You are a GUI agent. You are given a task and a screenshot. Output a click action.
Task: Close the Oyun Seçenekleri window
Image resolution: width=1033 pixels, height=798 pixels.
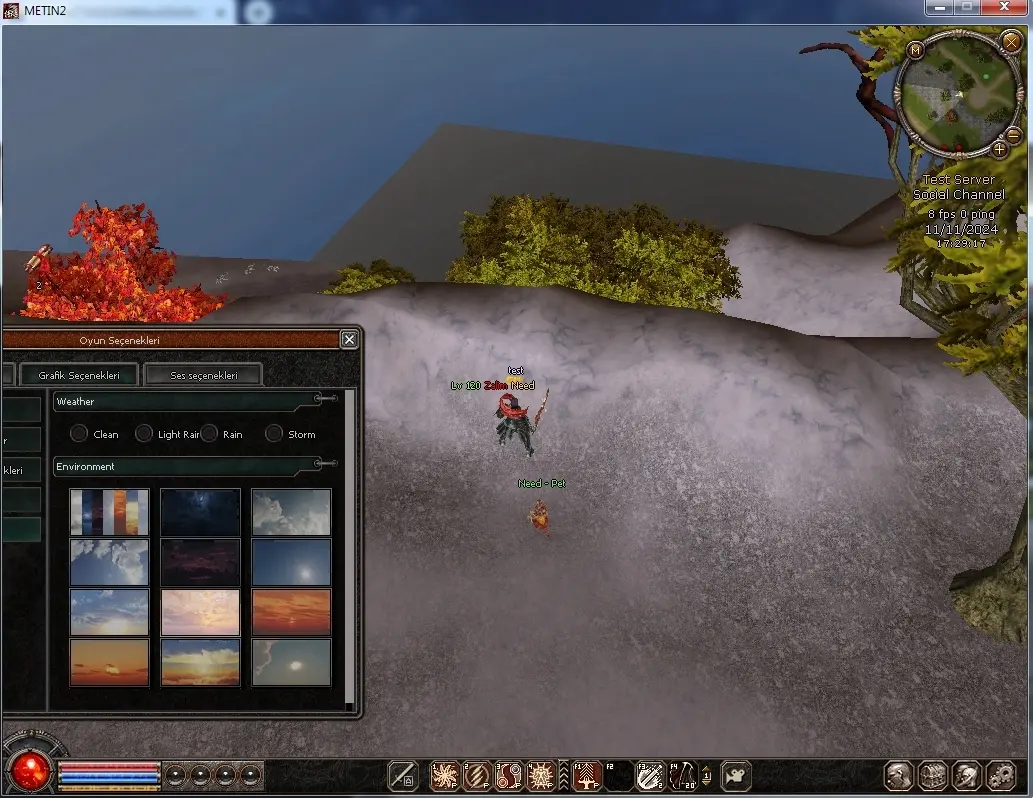click(x=349, y=340)
